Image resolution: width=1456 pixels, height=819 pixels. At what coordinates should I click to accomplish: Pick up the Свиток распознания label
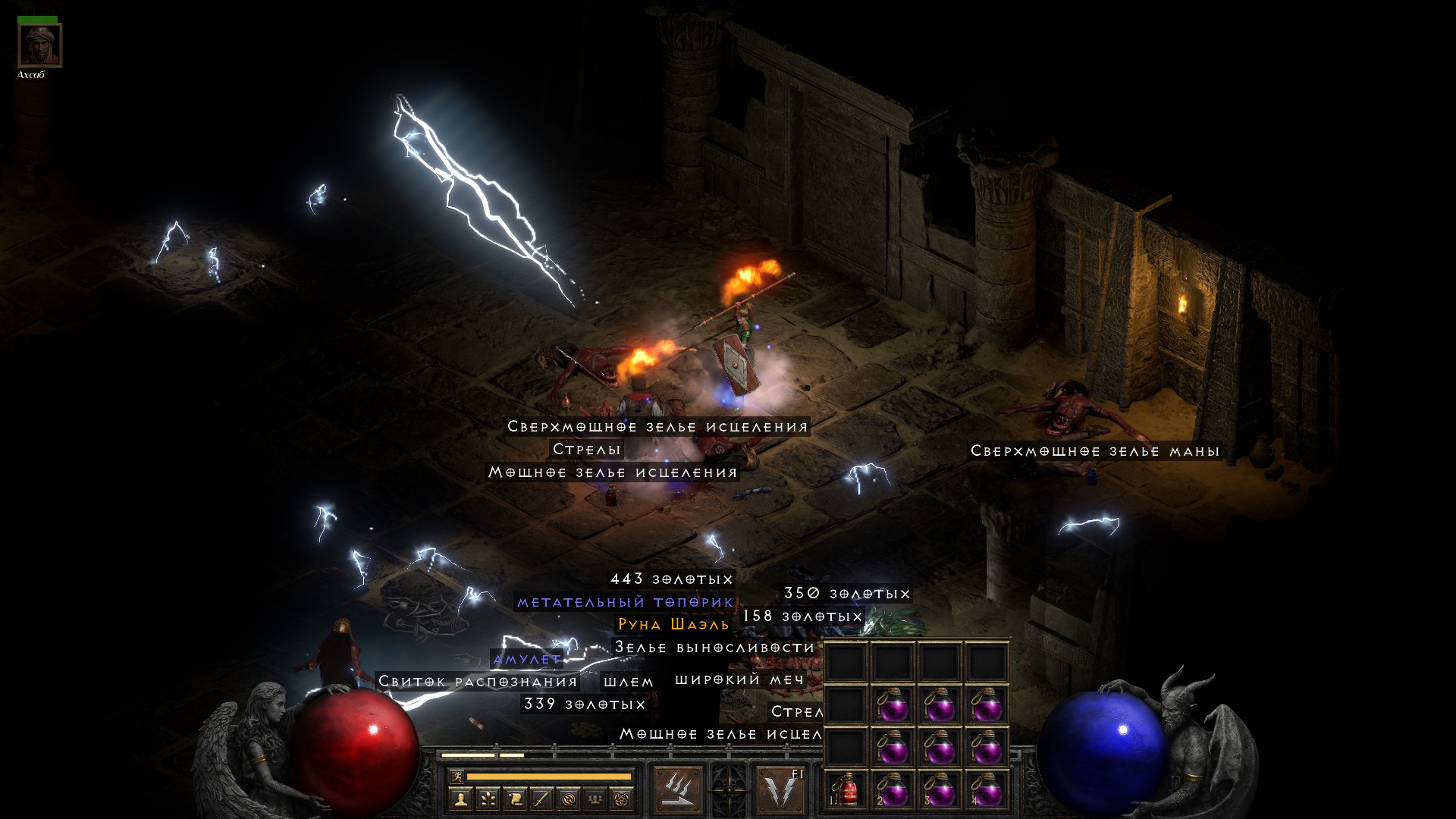click(x=478, y=682)
